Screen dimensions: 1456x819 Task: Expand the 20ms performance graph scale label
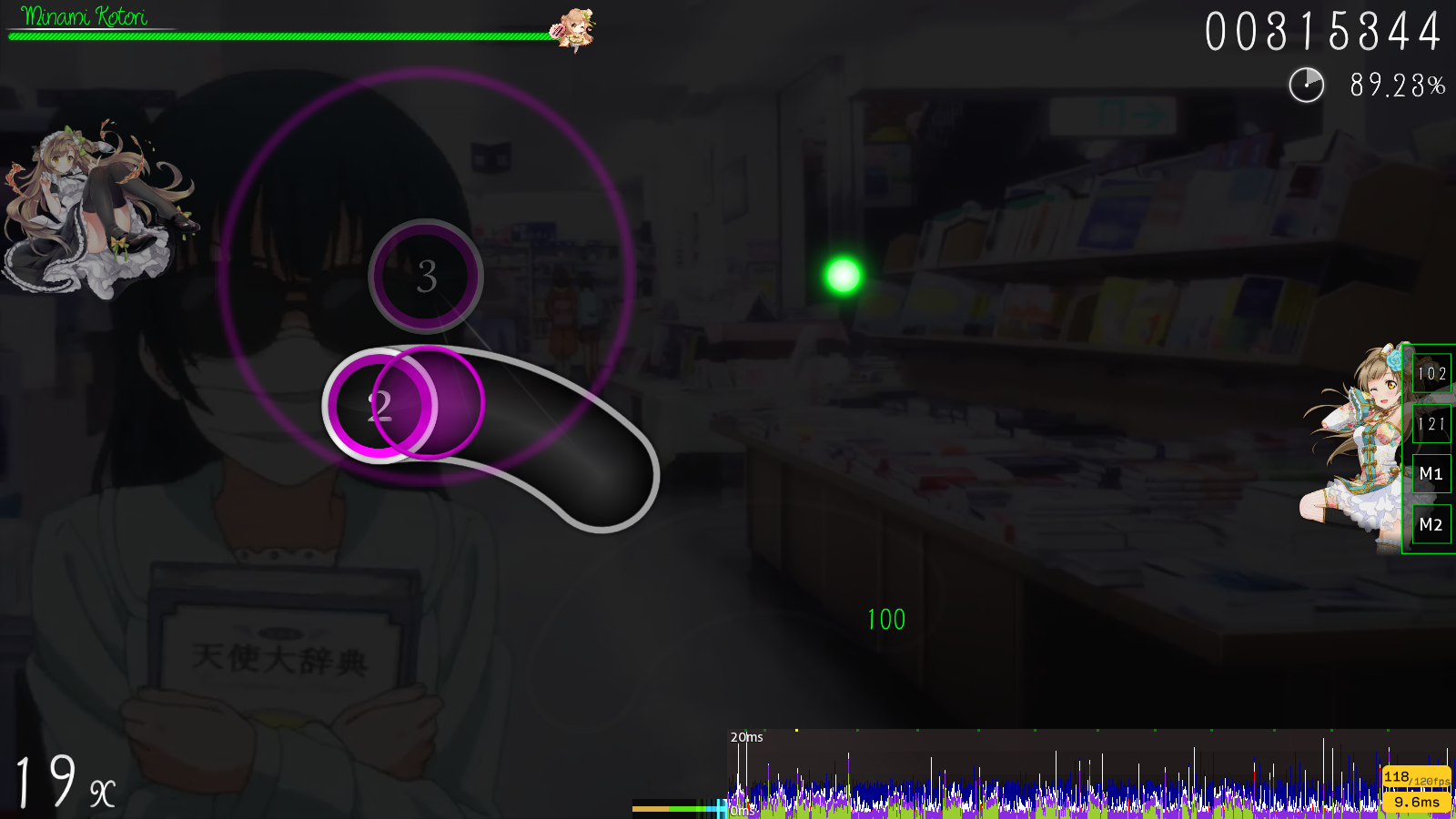coord(746,738)
